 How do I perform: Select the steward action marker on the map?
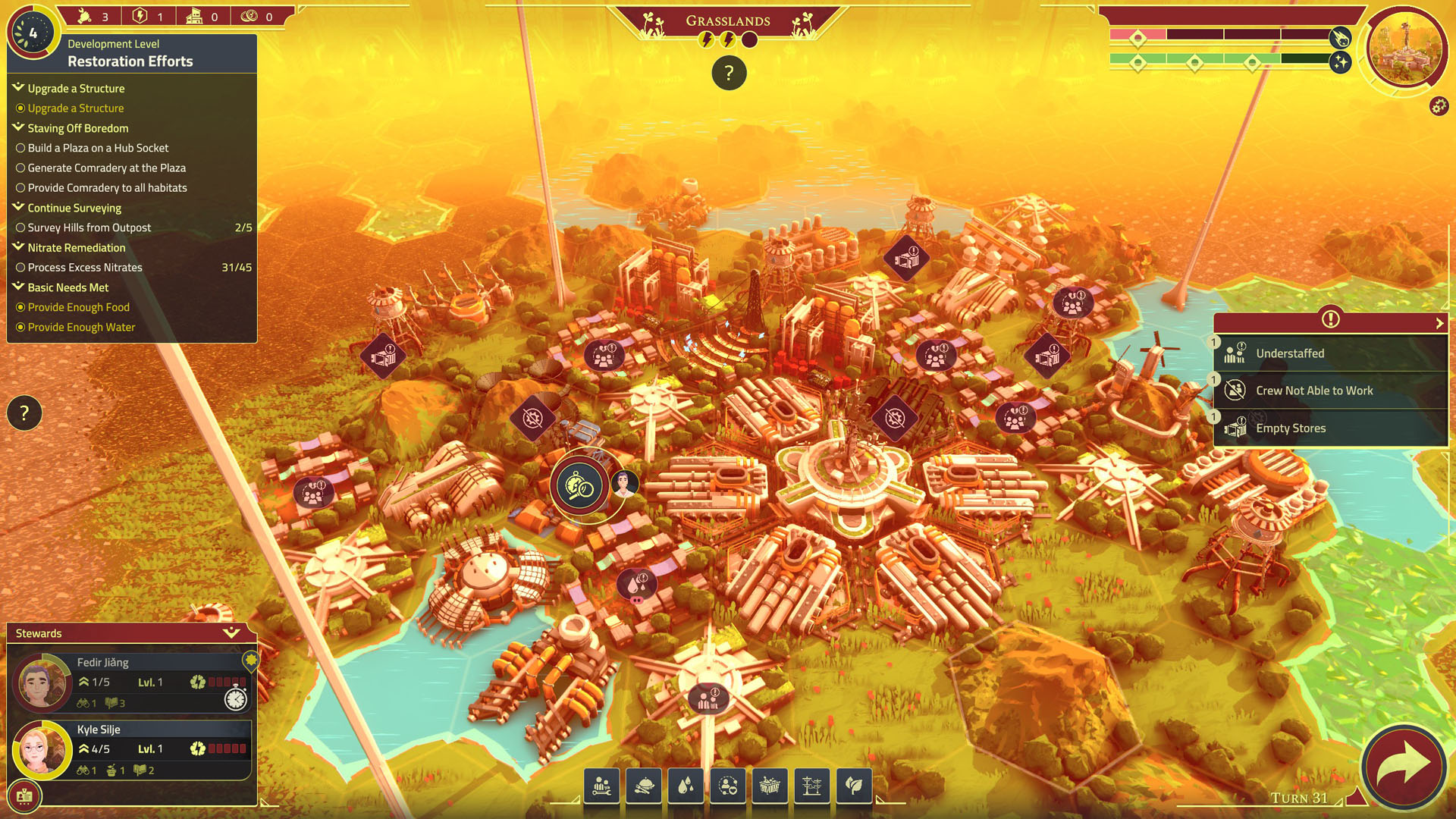(x=580, y=485)
